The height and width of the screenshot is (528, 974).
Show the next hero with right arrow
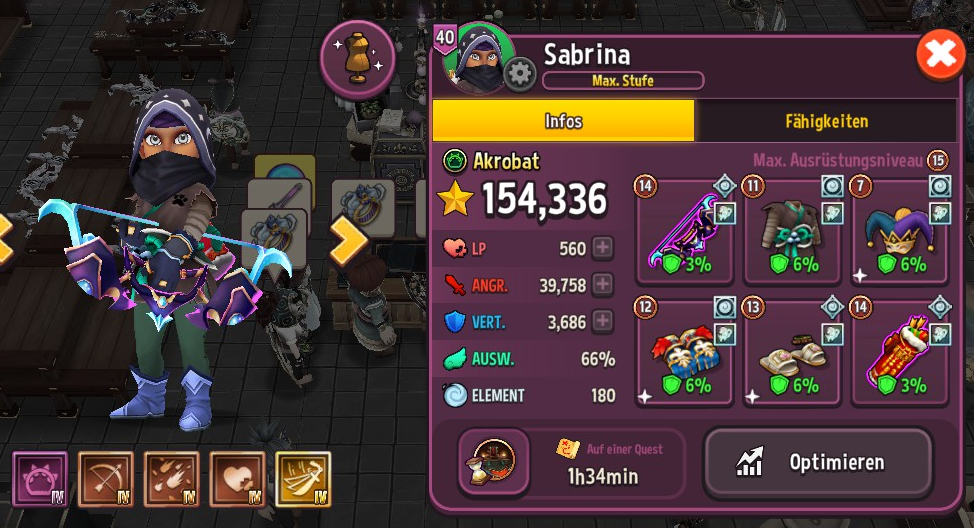coord(350,241)
